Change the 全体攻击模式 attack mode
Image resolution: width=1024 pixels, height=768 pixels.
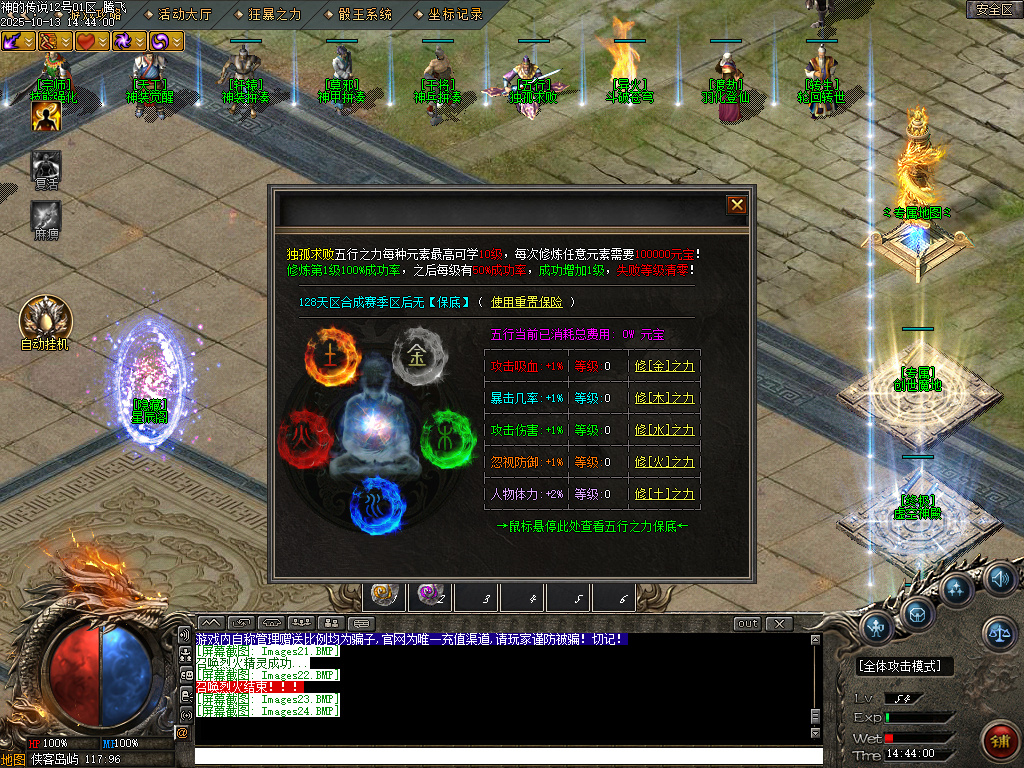coord(905,666)
